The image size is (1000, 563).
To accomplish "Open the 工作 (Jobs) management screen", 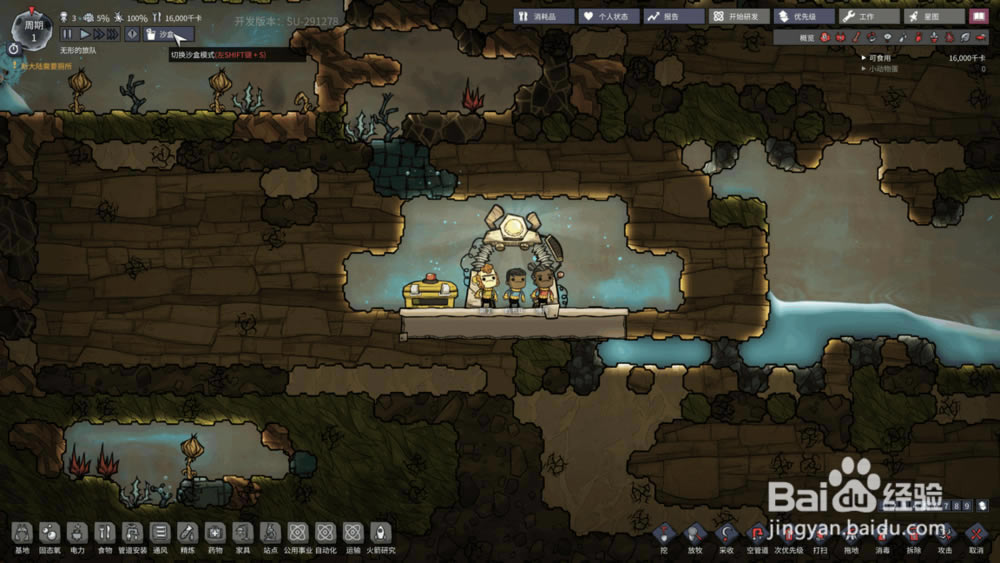I will tap(869, 17).
